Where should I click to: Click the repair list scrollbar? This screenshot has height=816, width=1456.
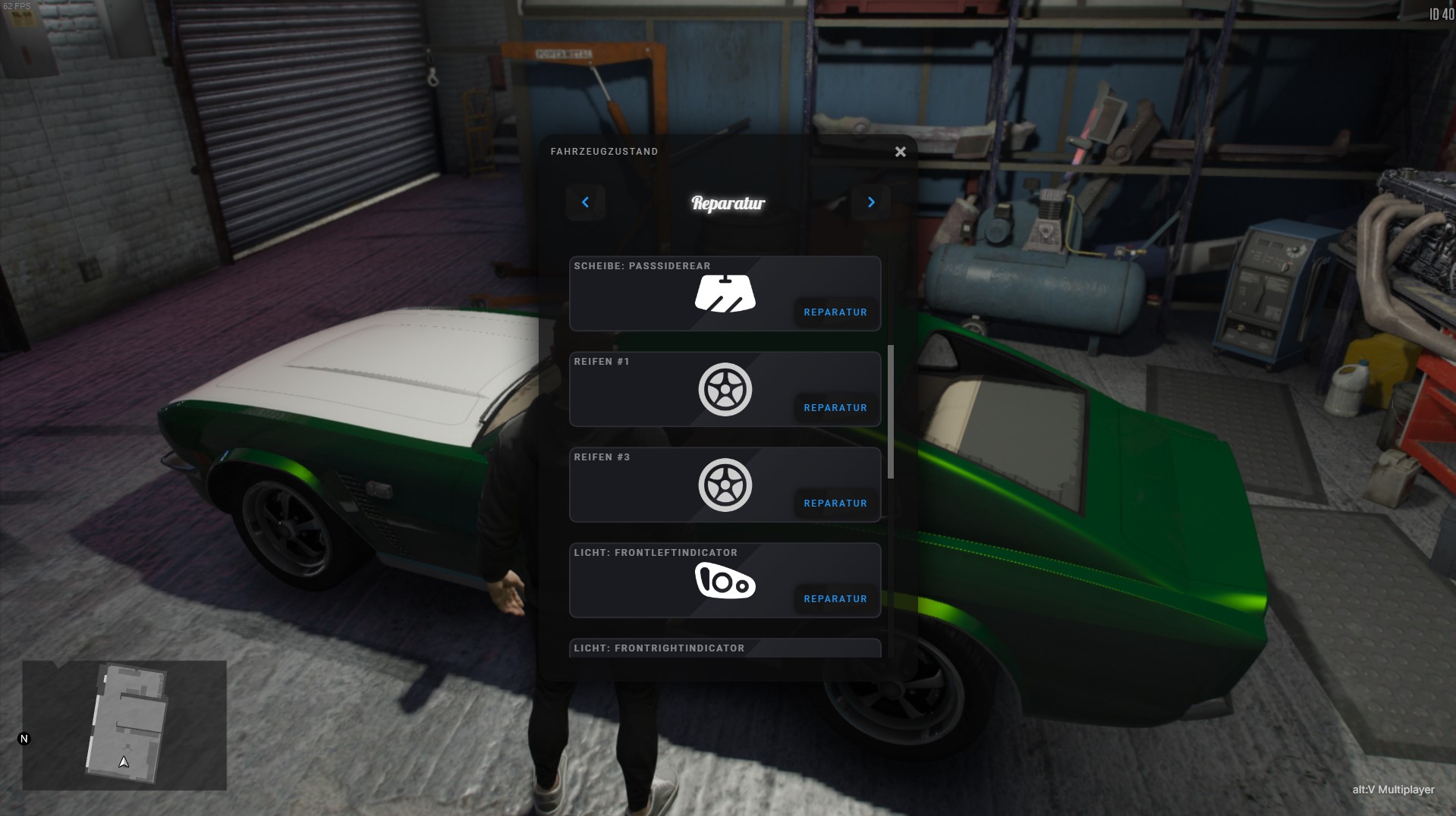[x=891, y=412]
